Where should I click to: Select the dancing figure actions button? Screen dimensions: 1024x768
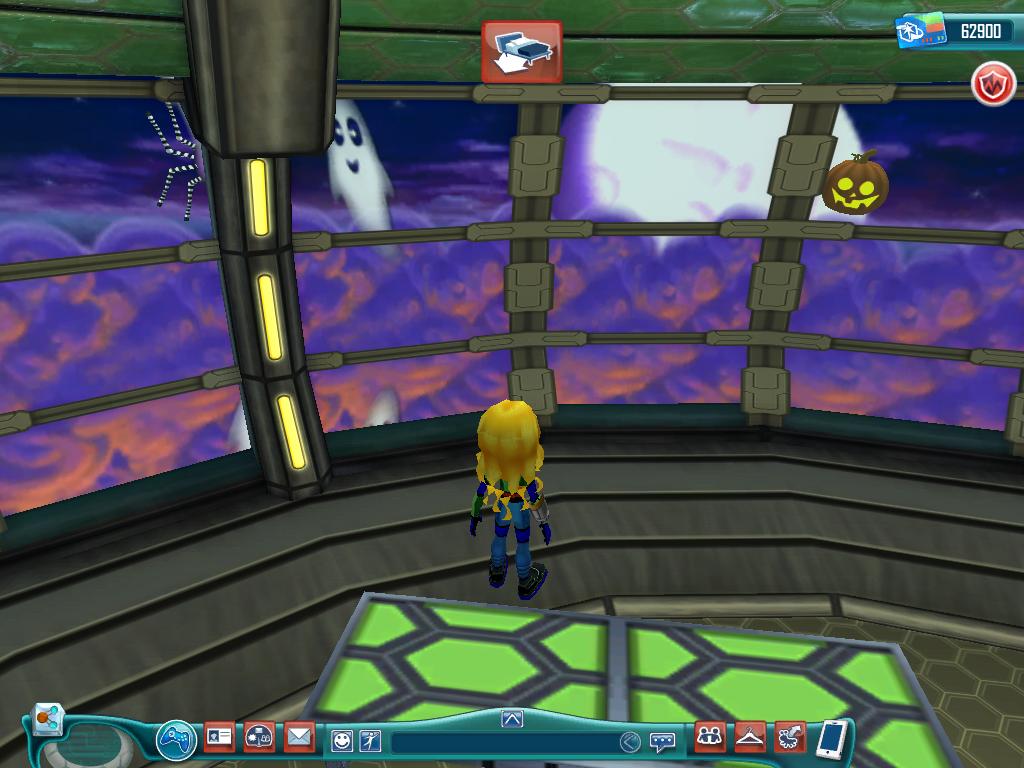coord(369,741)
